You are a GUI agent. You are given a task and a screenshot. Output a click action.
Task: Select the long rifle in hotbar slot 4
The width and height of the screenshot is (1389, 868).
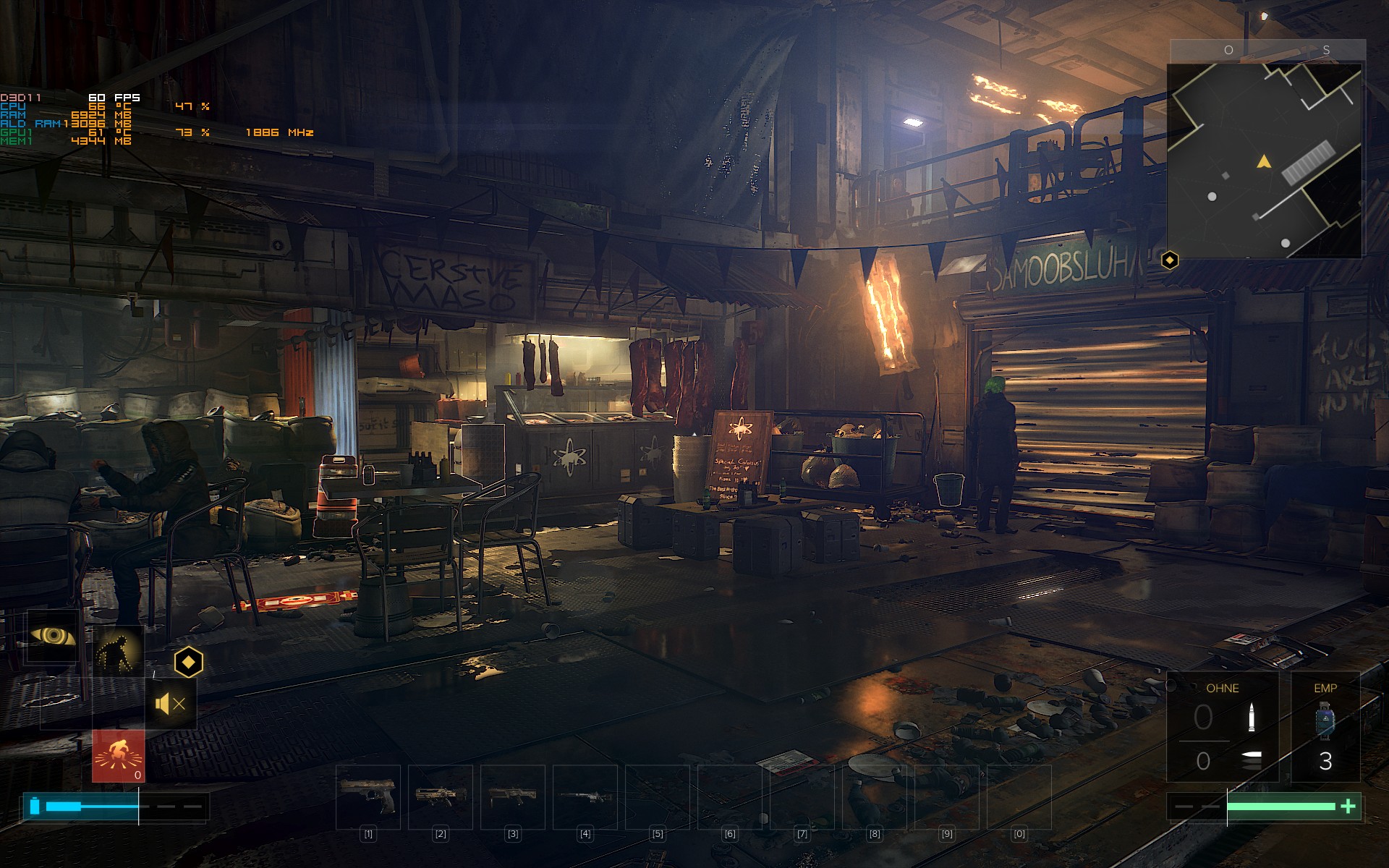click(x=585, y=796)
